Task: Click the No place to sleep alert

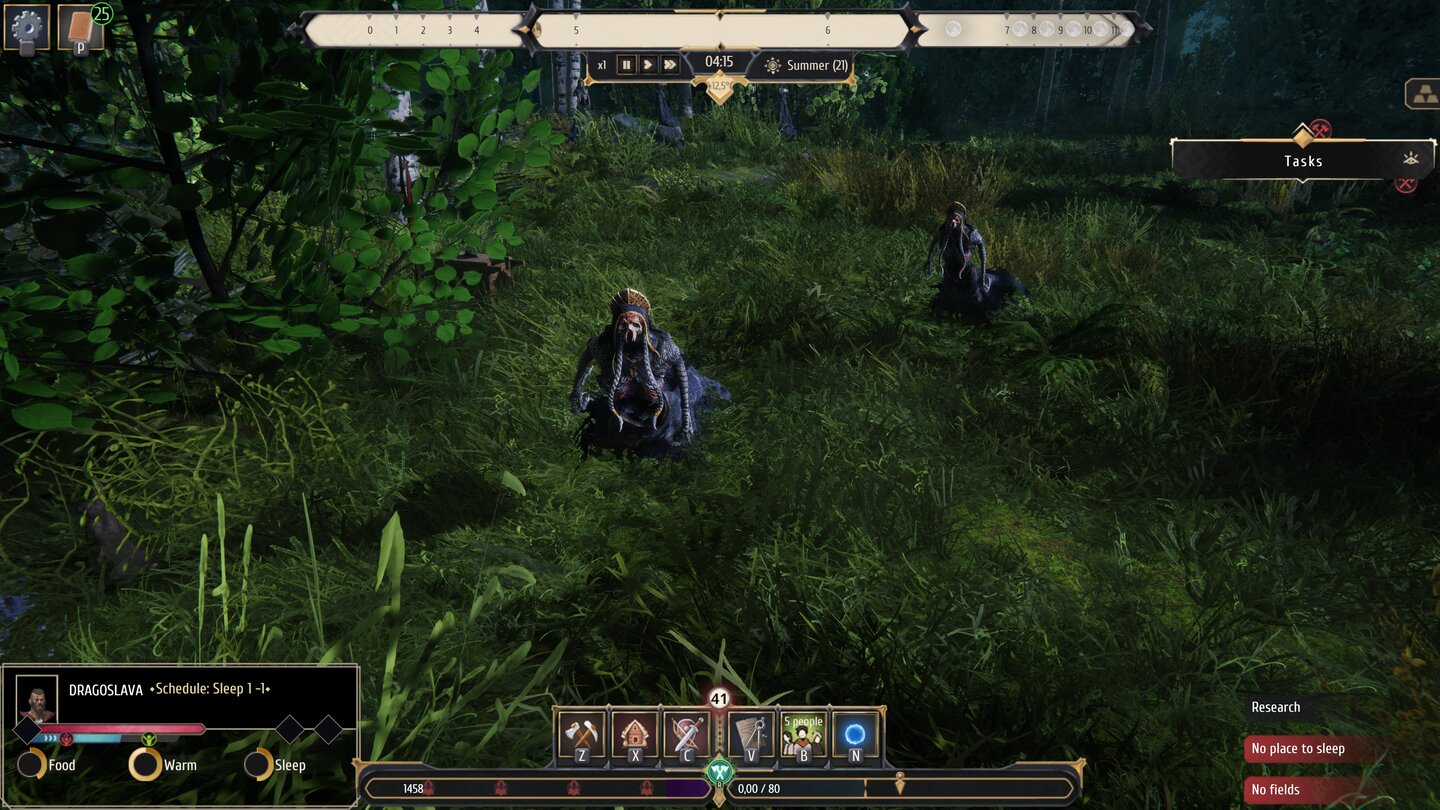Action: 1299,748
